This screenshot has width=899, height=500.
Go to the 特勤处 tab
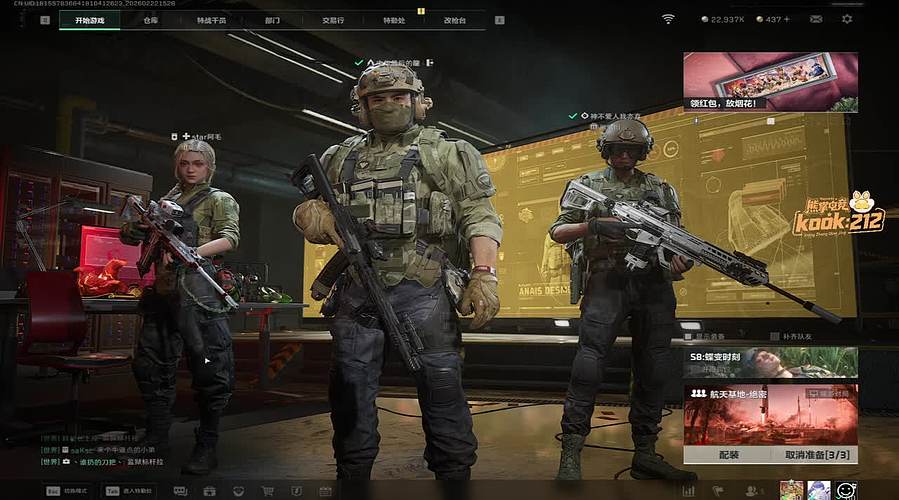(x=394, y=19)
